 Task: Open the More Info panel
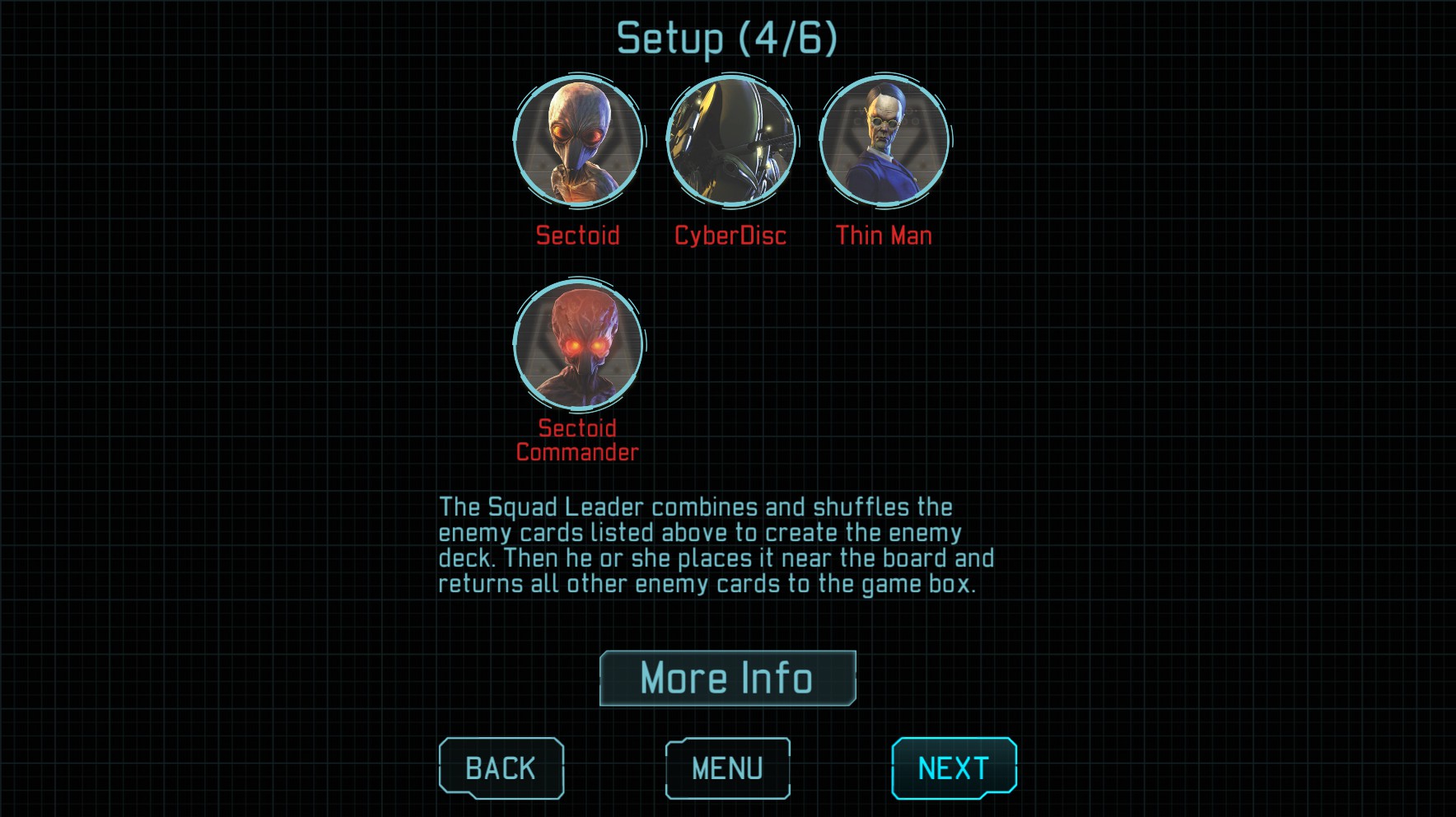pyautogui.click(x=727, y=678)
